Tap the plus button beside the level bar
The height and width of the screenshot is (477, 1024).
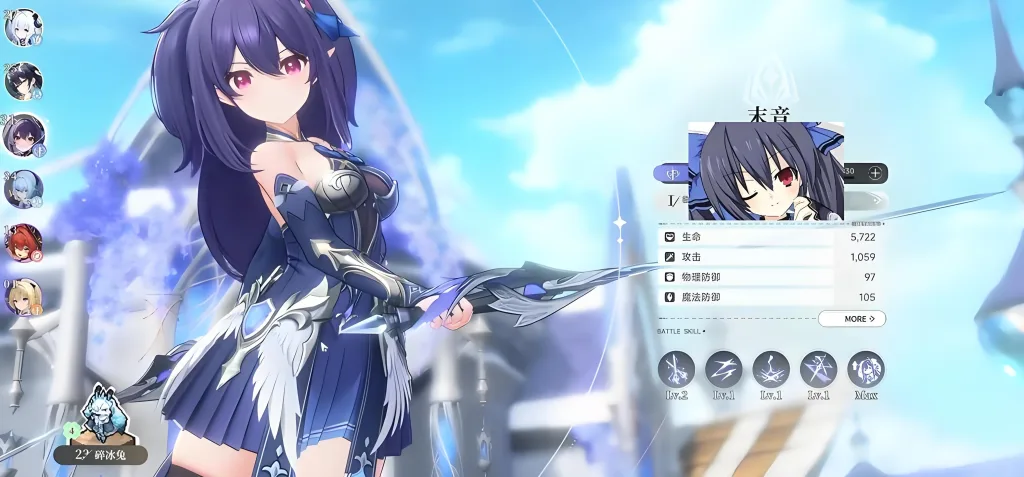click(875, 173)
